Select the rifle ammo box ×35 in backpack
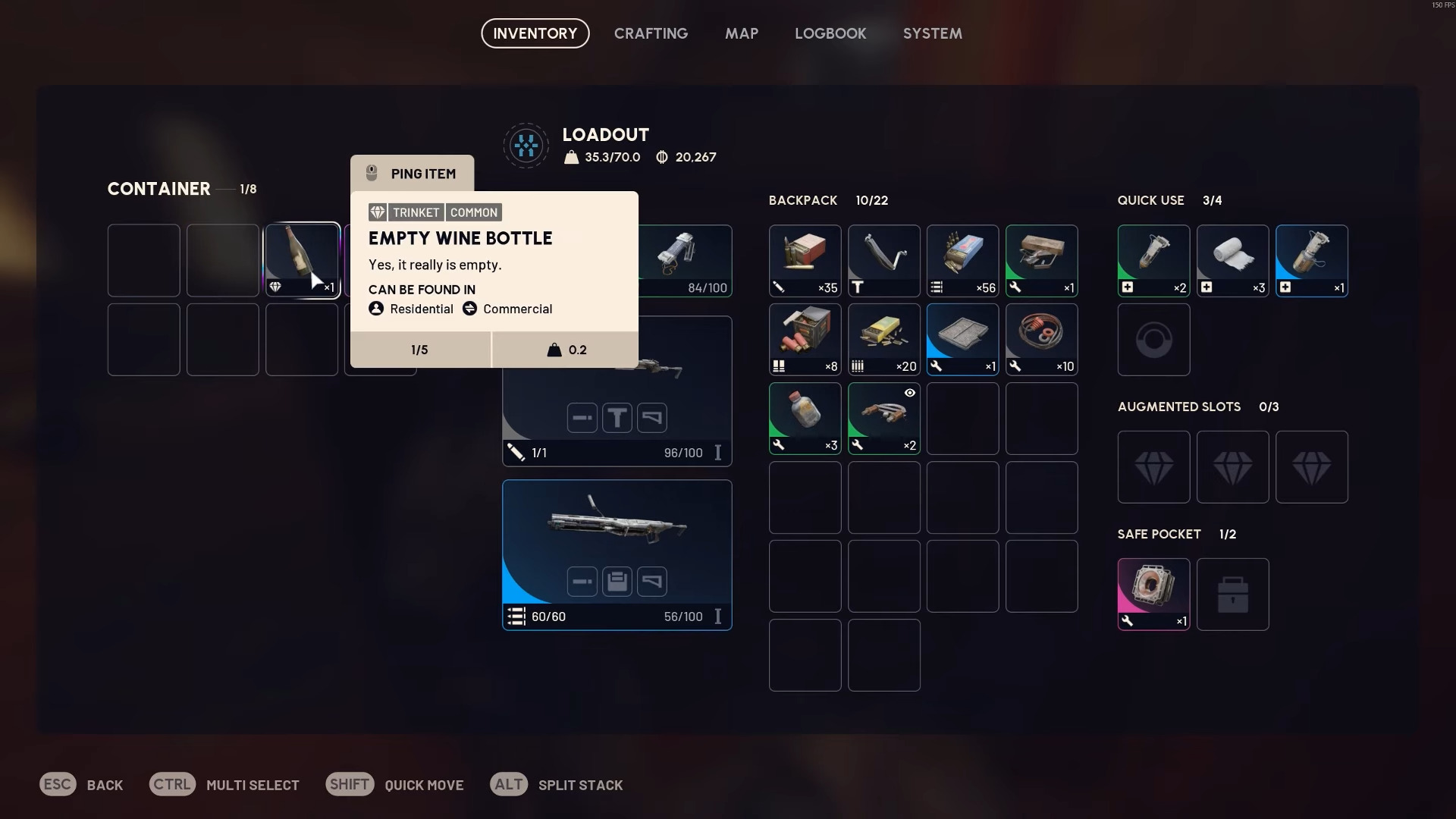This screenshot has height=819, width=1456. (x=805, y=260)
